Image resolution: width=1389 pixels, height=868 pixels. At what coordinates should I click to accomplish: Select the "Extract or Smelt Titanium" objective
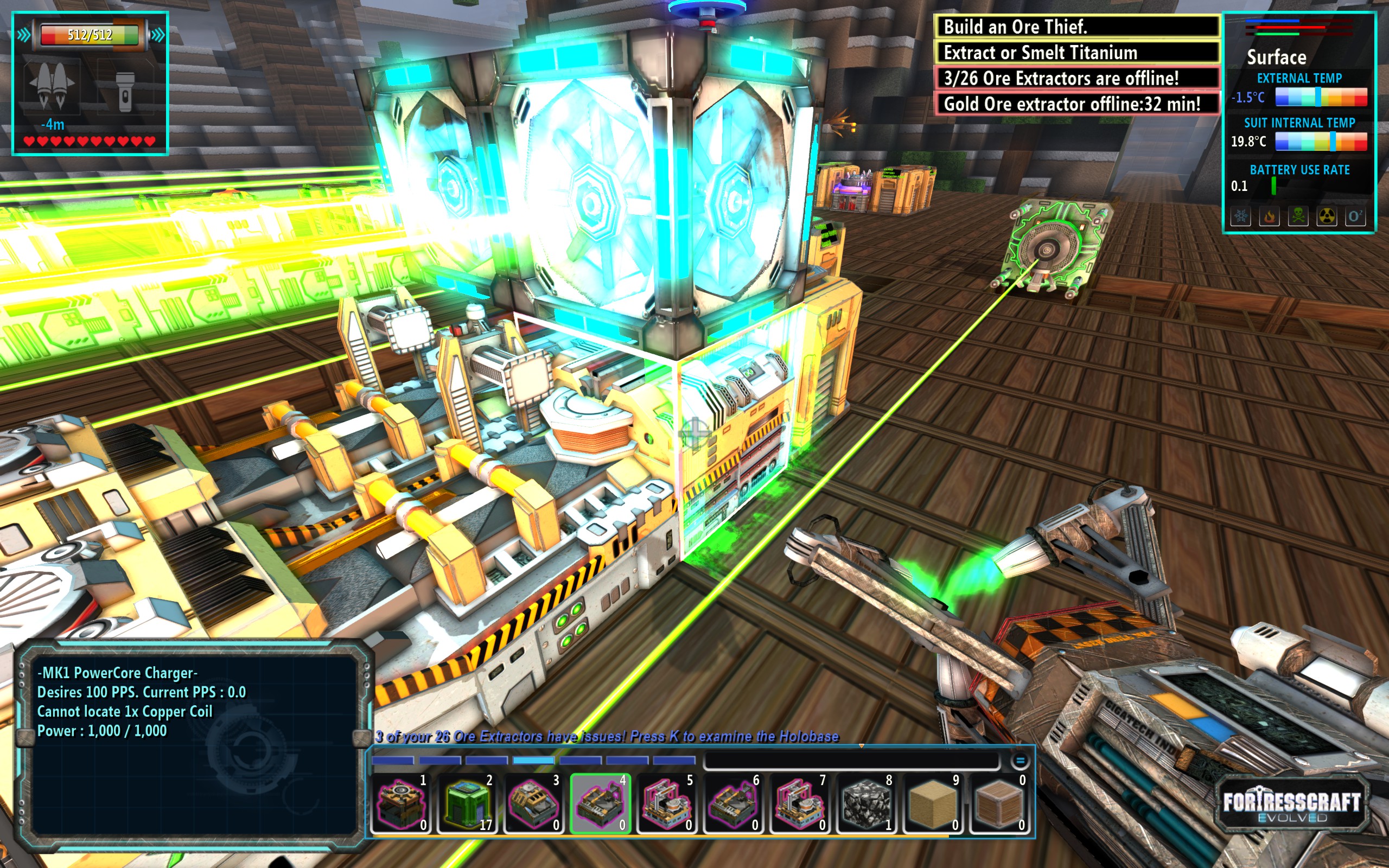coord(1077,52)
